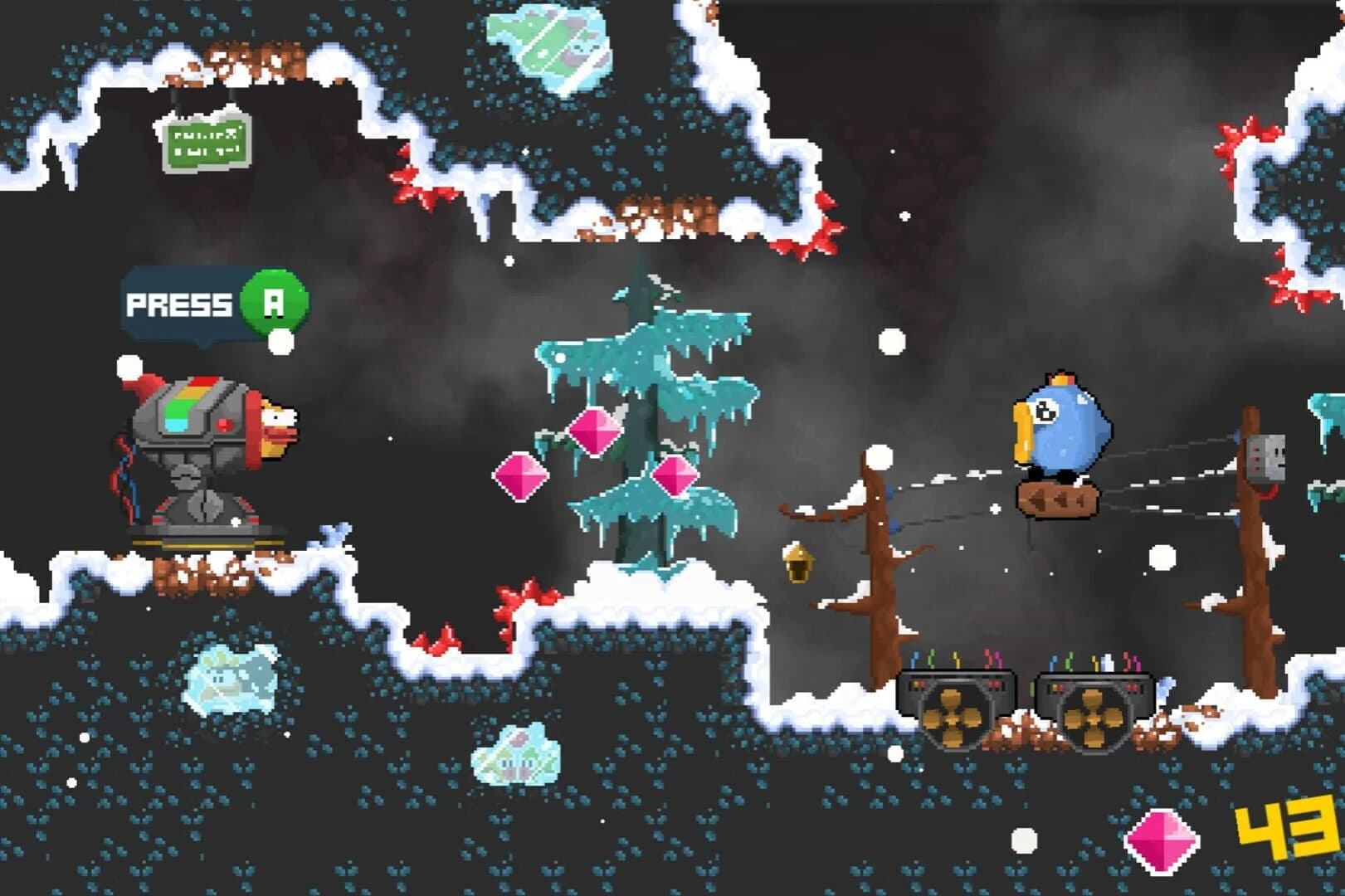1345x896 pixels.
Task: Select the red blinking light on the cannon
Action: (x=224, y=424)
